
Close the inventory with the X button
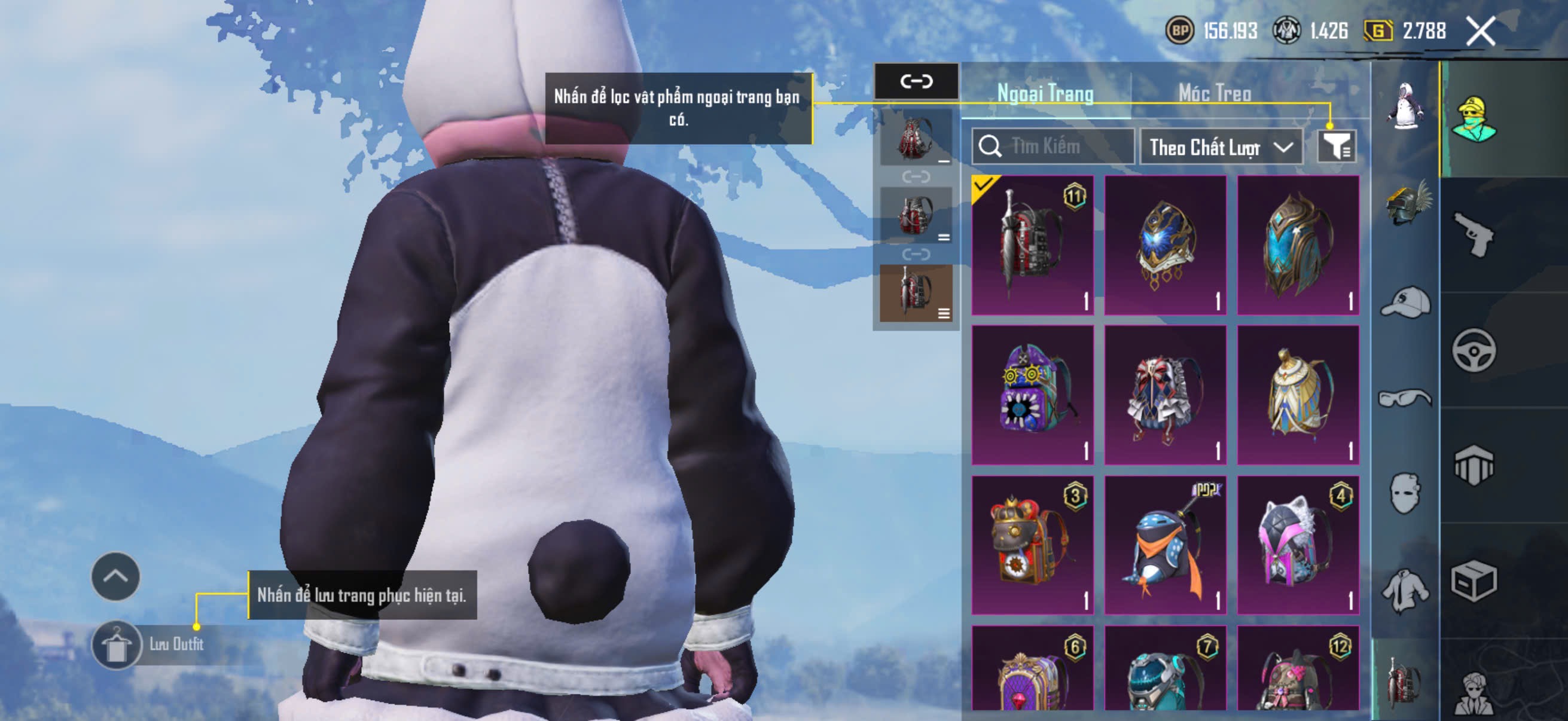point(1480,31)
